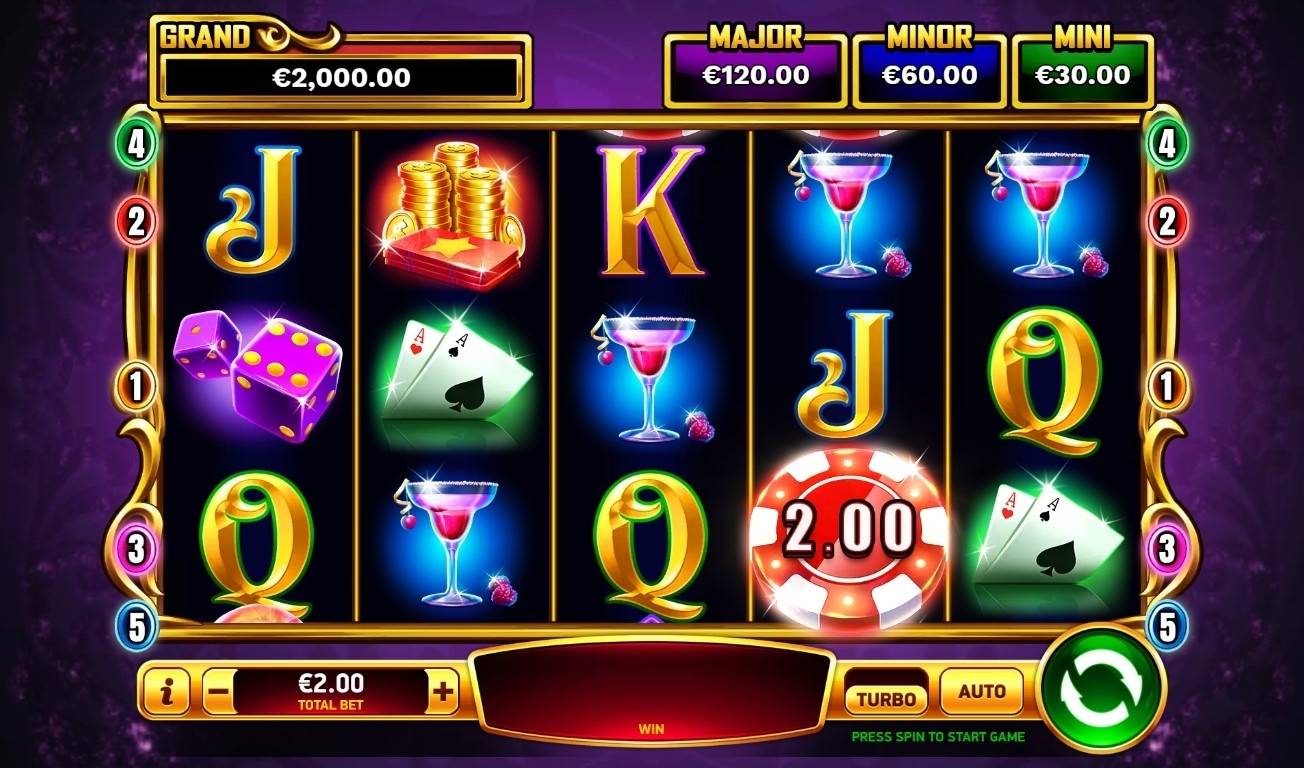
Task: Activate Auto play mode
Action: tap(981, 689)
